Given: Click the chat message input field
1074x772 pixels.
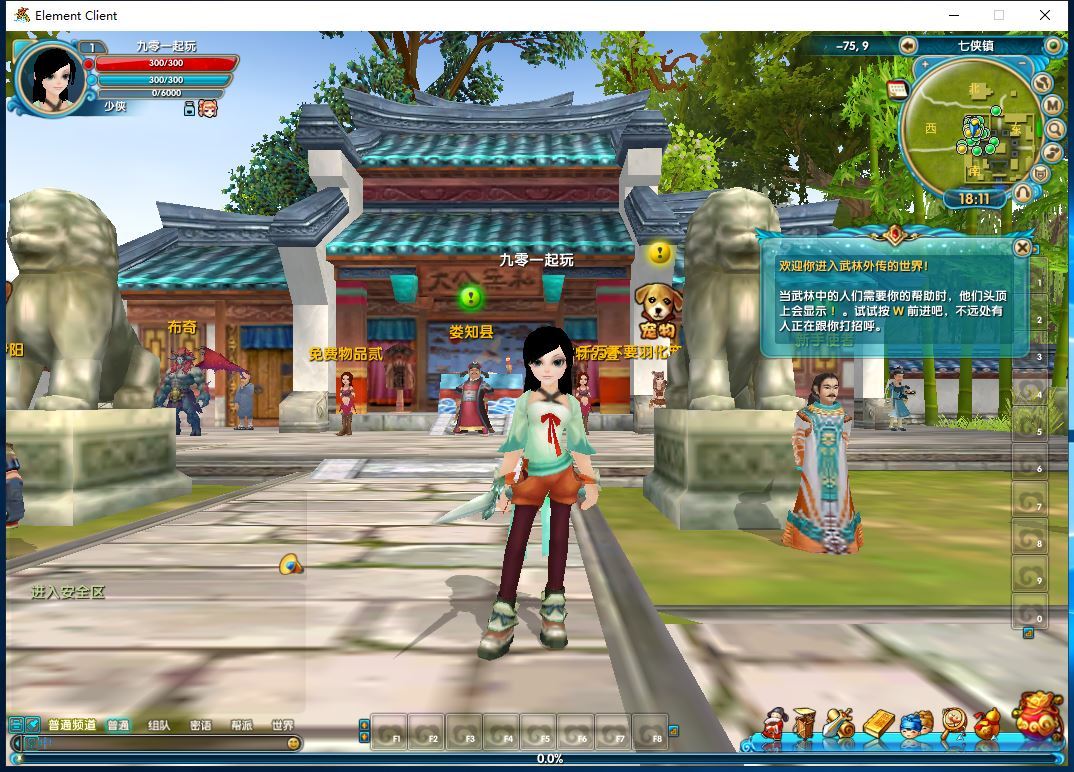Looking at the screenshot, I should (160, 743).
